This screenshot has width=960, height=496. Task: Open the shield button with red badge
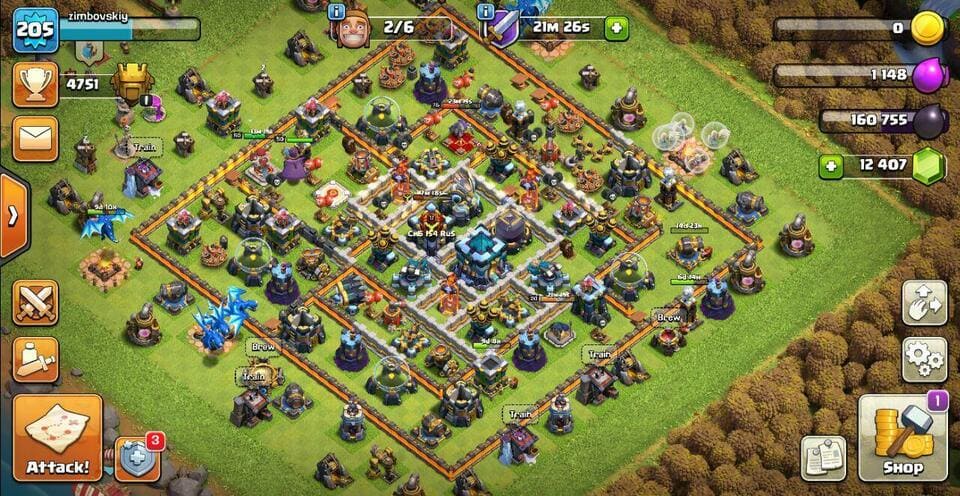point(137,460)
